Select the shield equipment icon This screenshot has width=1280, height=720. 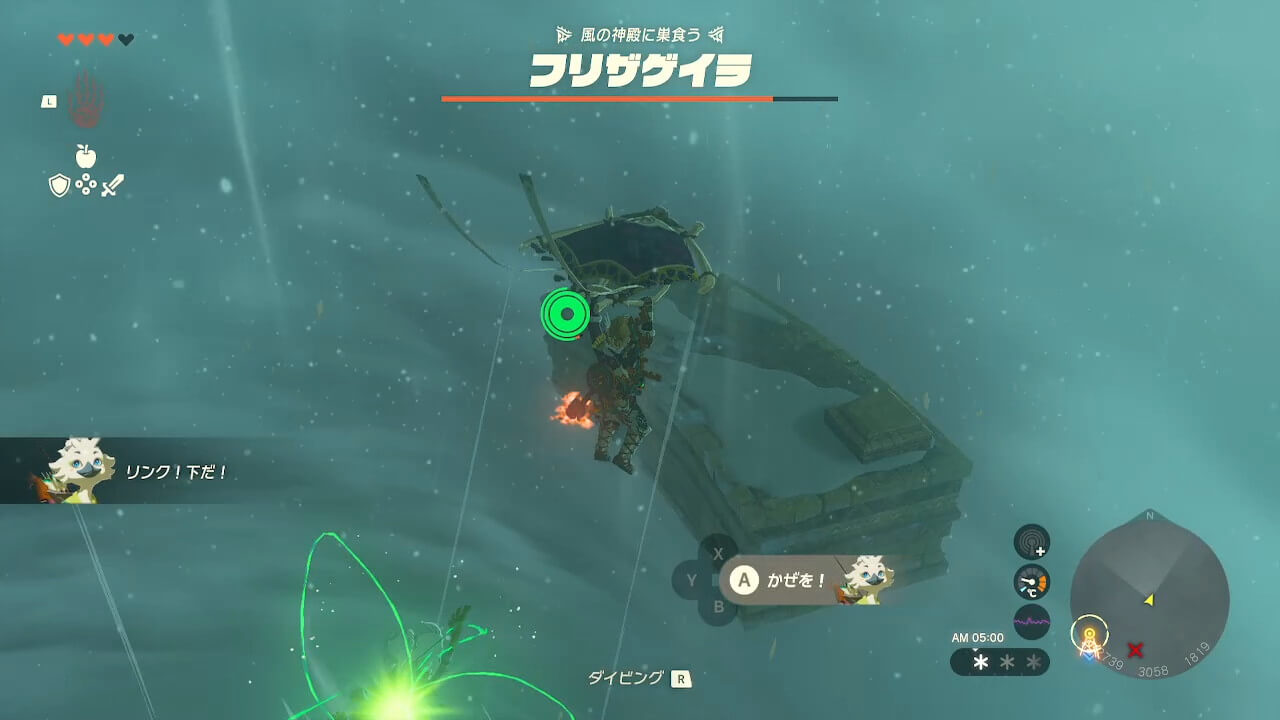[x=59, y=185]
